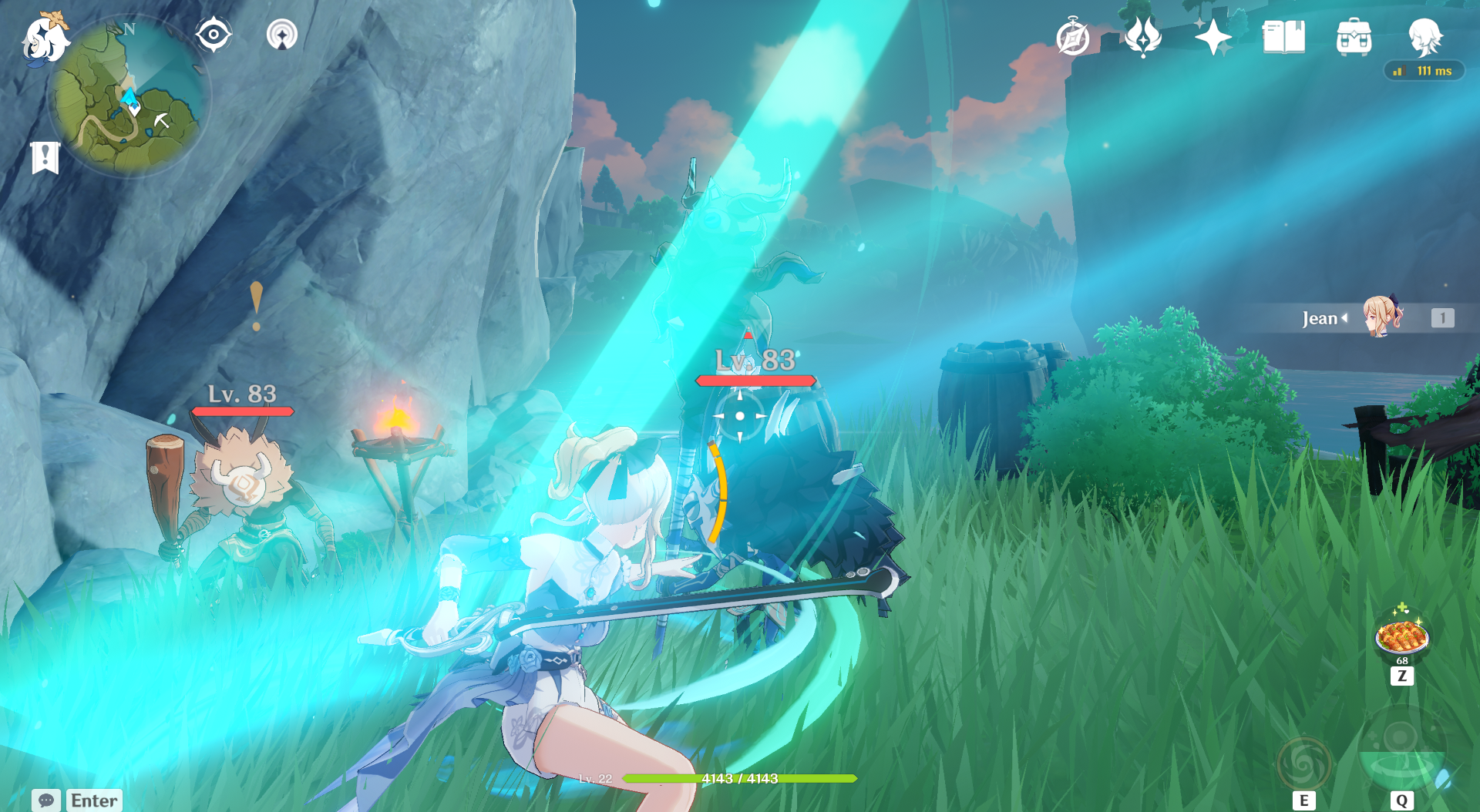Select Jean in the party list
This screenshot has height=812, width=1480.
1380,317
